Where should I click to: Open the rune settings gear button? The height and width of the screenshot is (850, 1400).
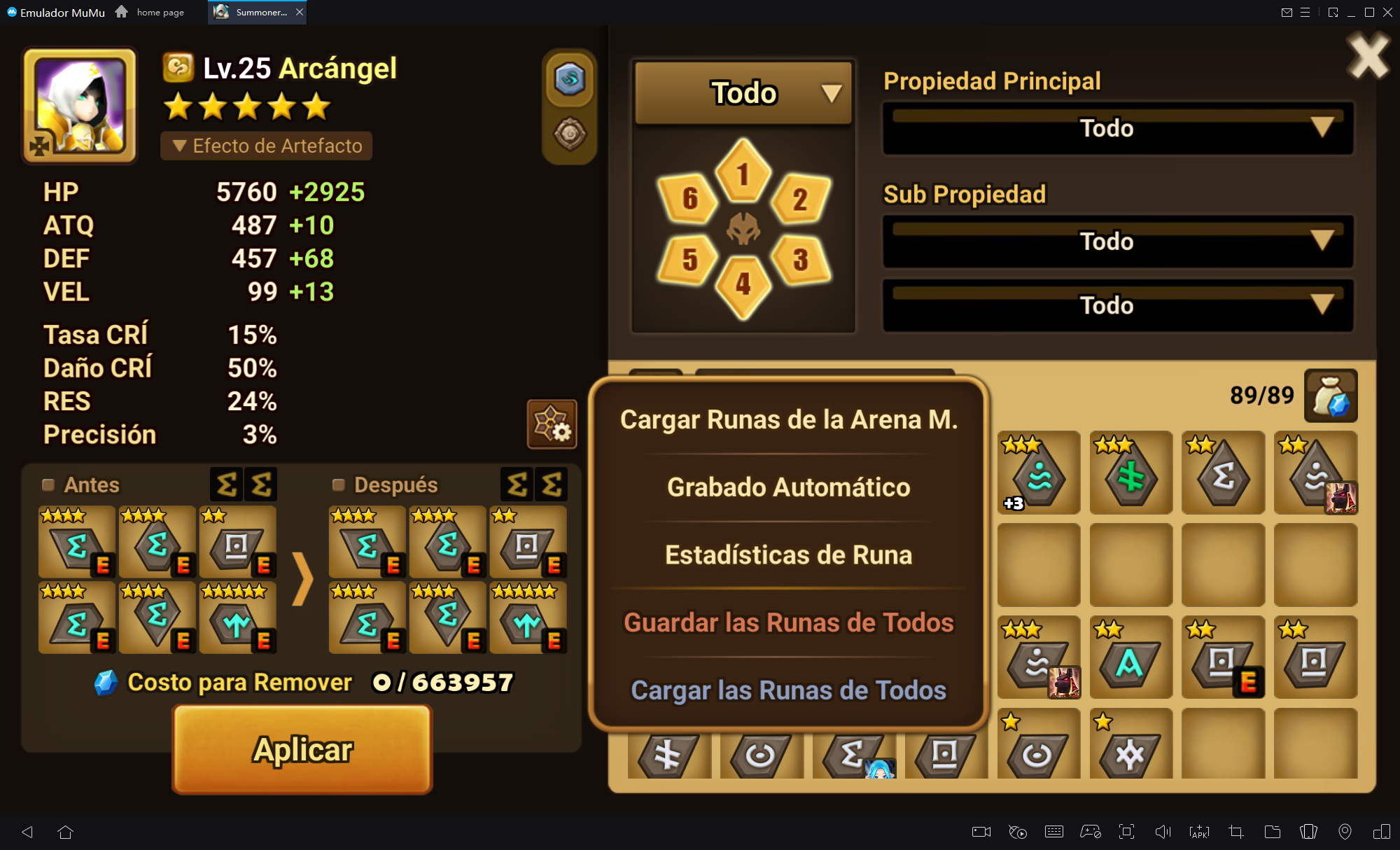click(552, 424)
